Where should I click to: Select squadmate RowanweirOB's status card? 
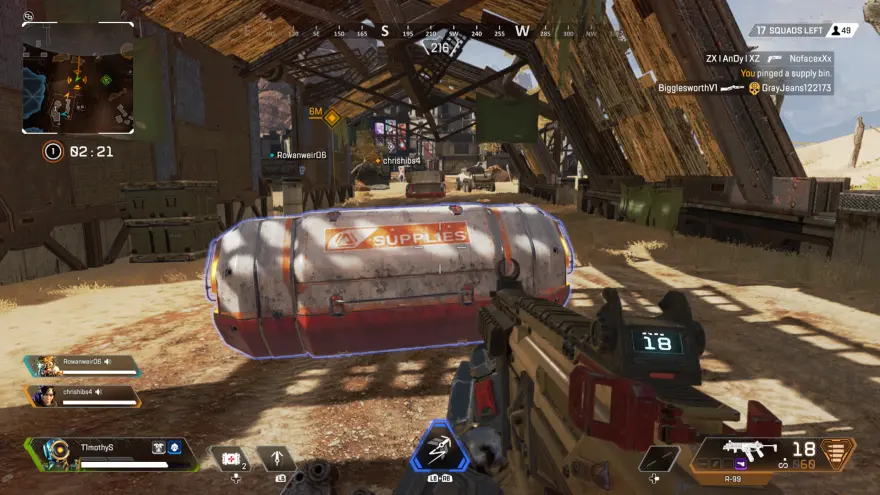click(84, 366)
